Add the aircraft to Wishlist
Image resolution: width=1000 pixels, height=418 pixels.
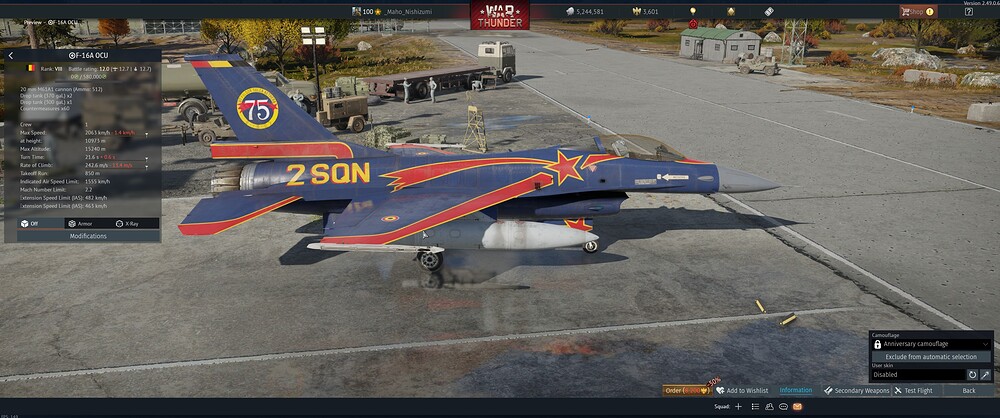[x=742, y=390]
